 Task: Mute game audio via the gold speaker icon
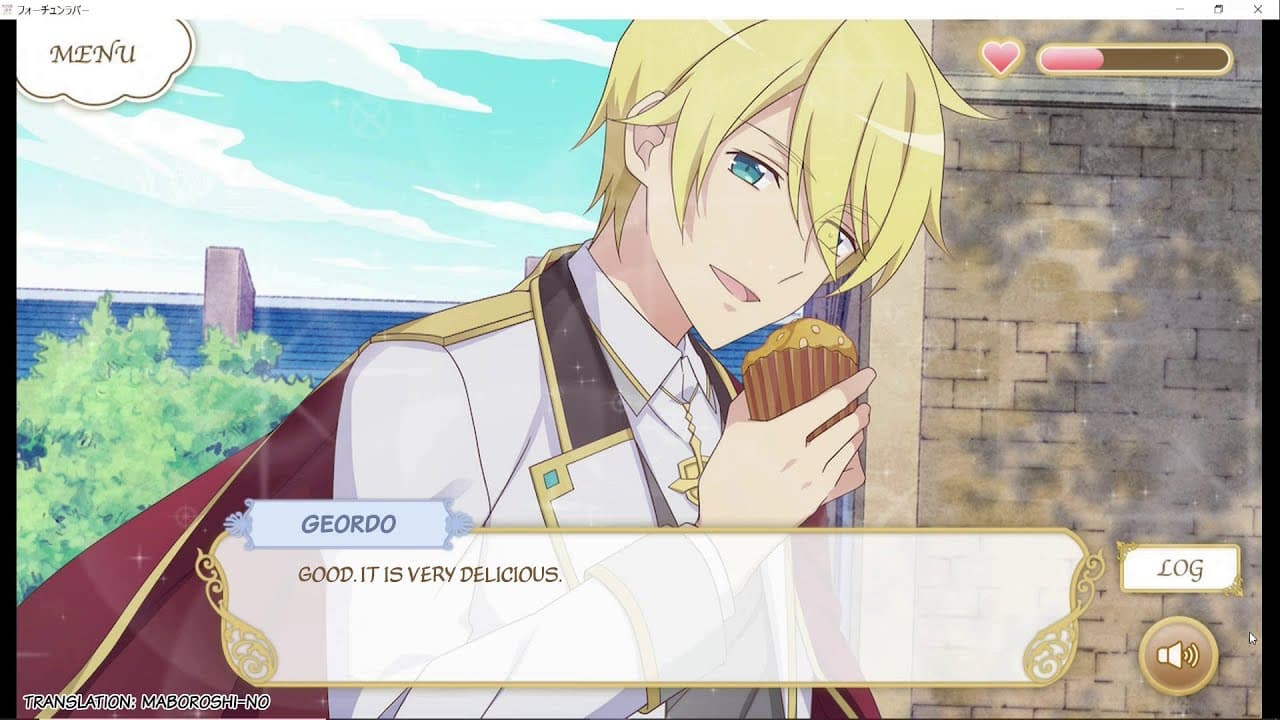[1177, 654]
